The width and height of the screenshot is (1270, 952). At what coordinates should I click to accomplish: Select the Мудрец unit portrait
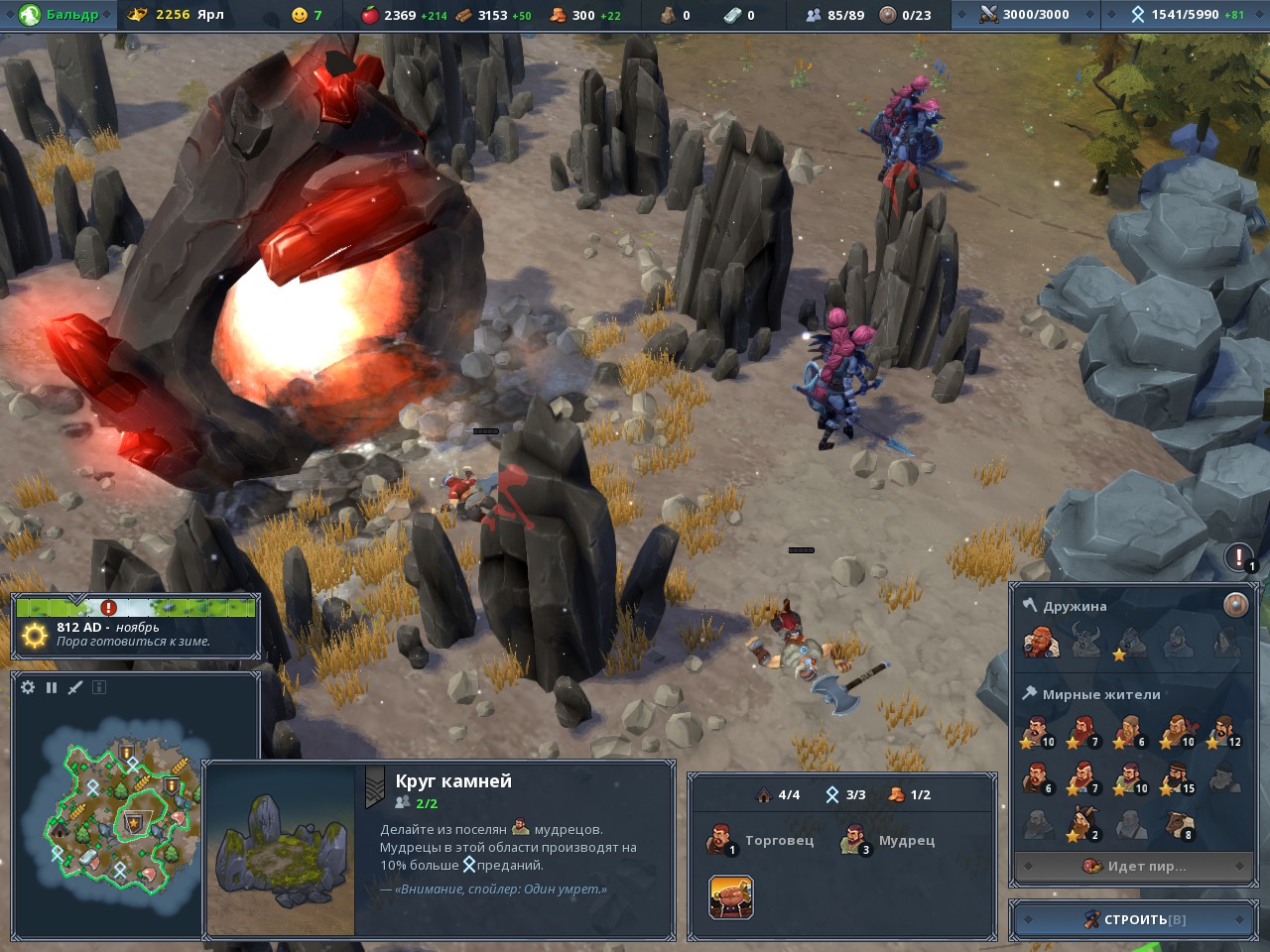tap(853, 841)
